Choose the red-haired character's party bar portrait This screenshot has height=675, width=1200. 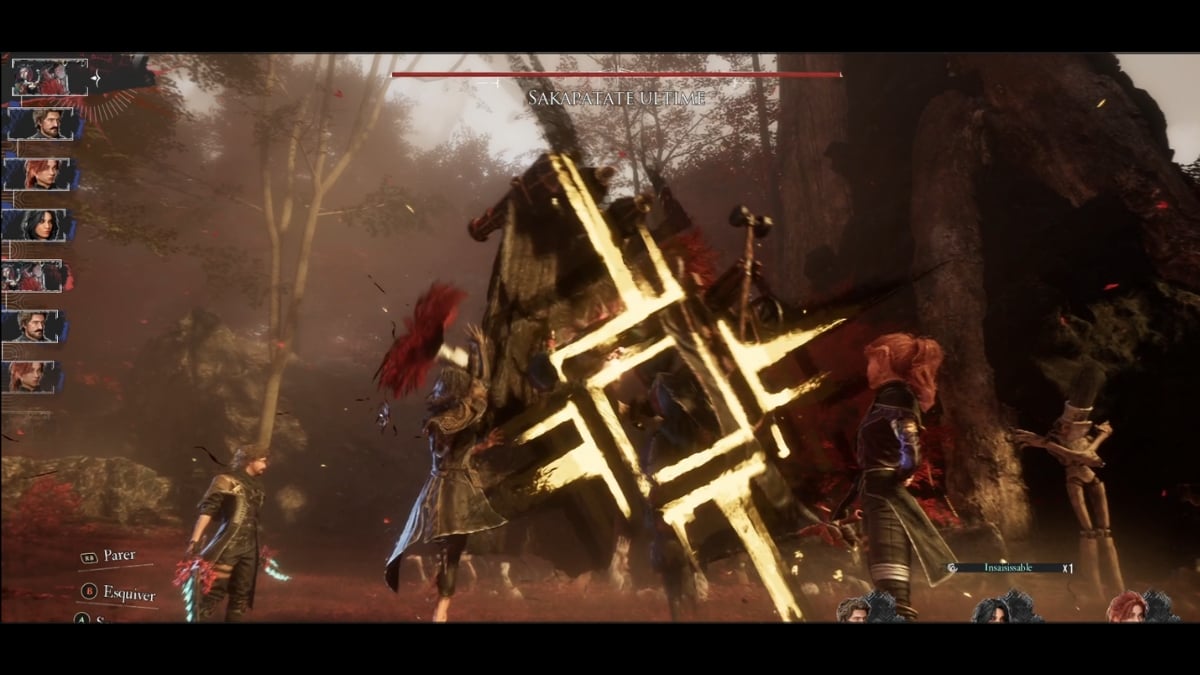pyautogui.click(x=1126, y=607)
